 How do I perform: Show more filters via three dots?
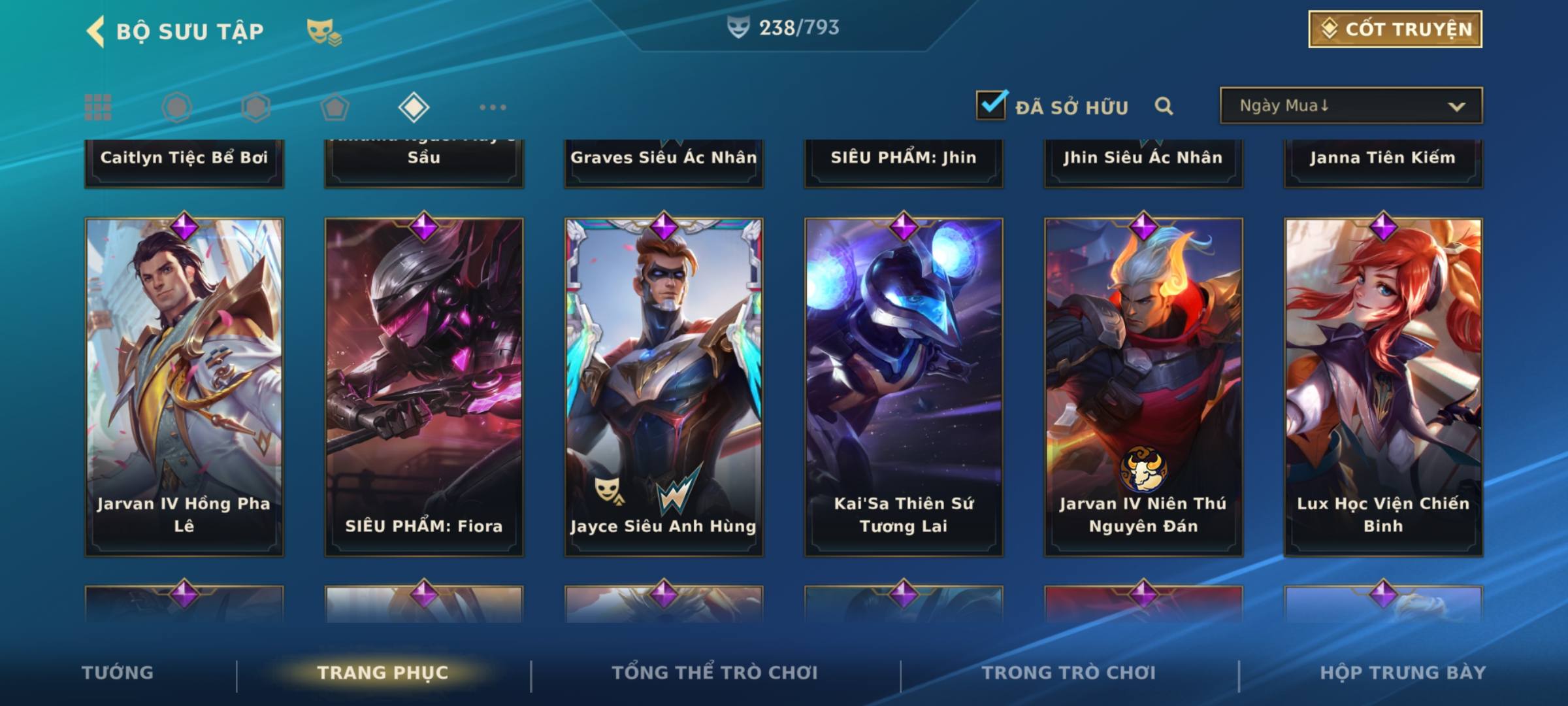click(x=493, y=107)
